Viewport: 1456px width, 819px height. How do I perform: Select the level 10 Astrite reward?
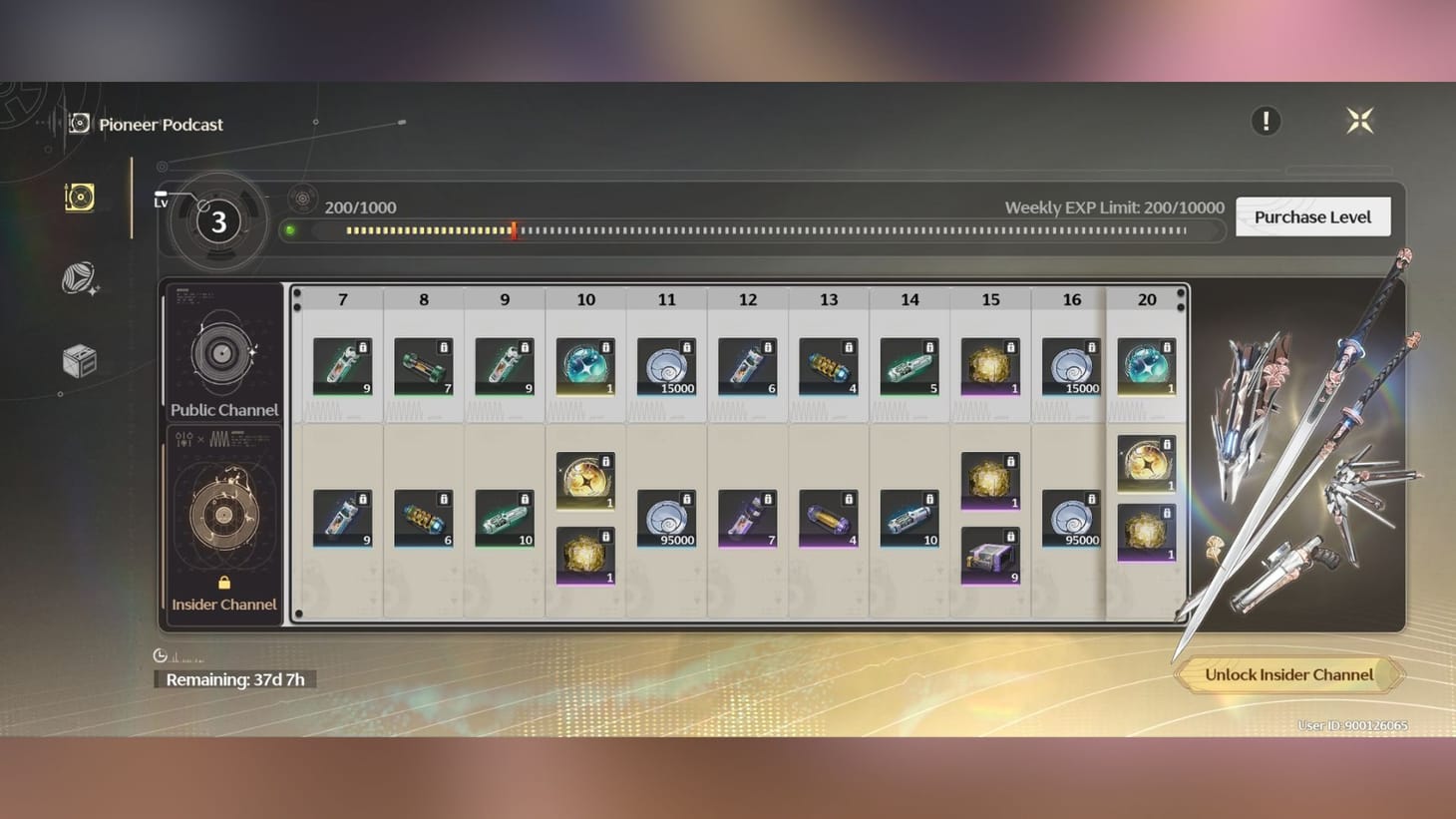click(x=584, y=365)
